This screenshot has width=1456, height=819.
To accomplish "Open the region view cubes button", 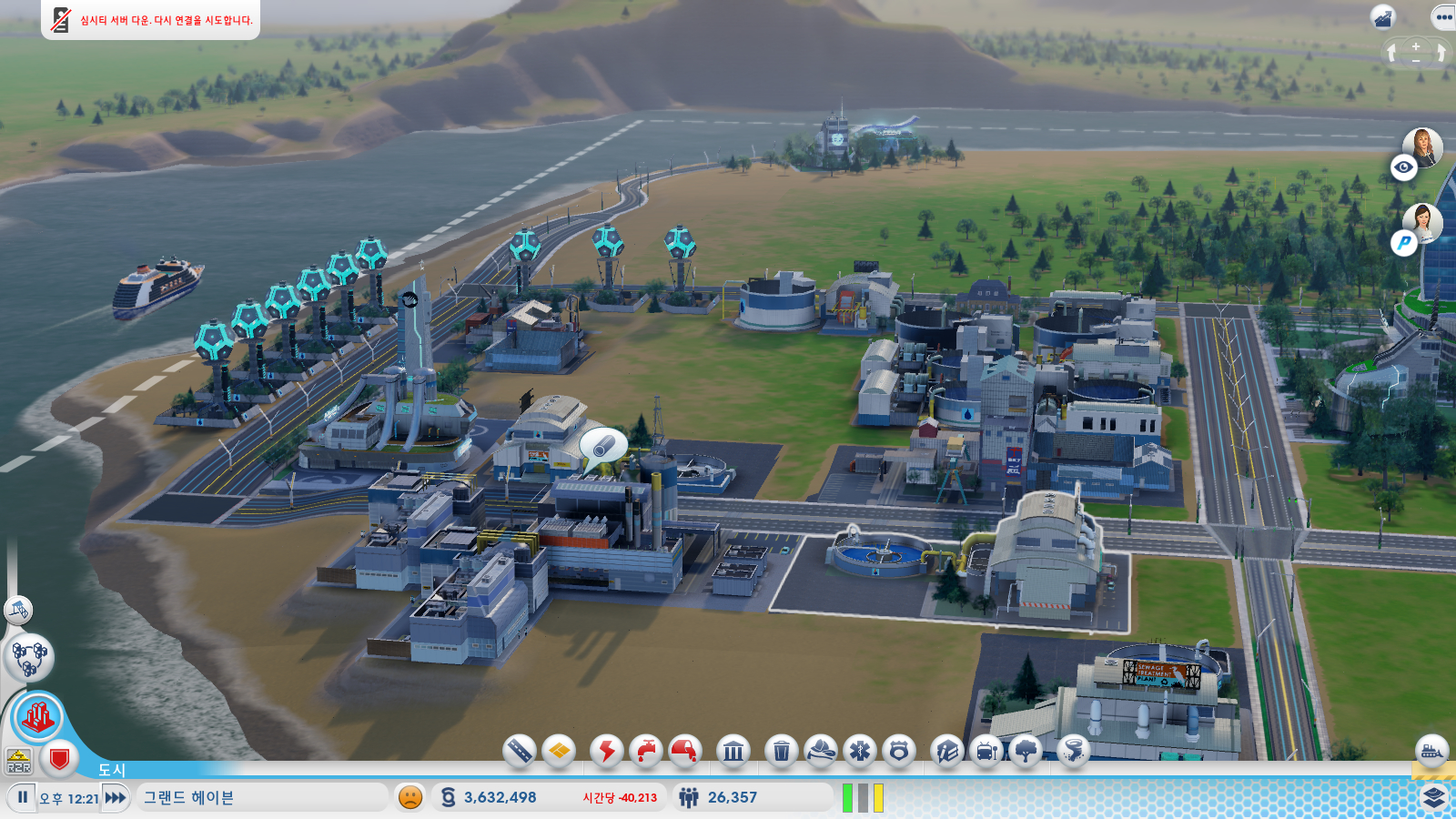I will (29, 657).
